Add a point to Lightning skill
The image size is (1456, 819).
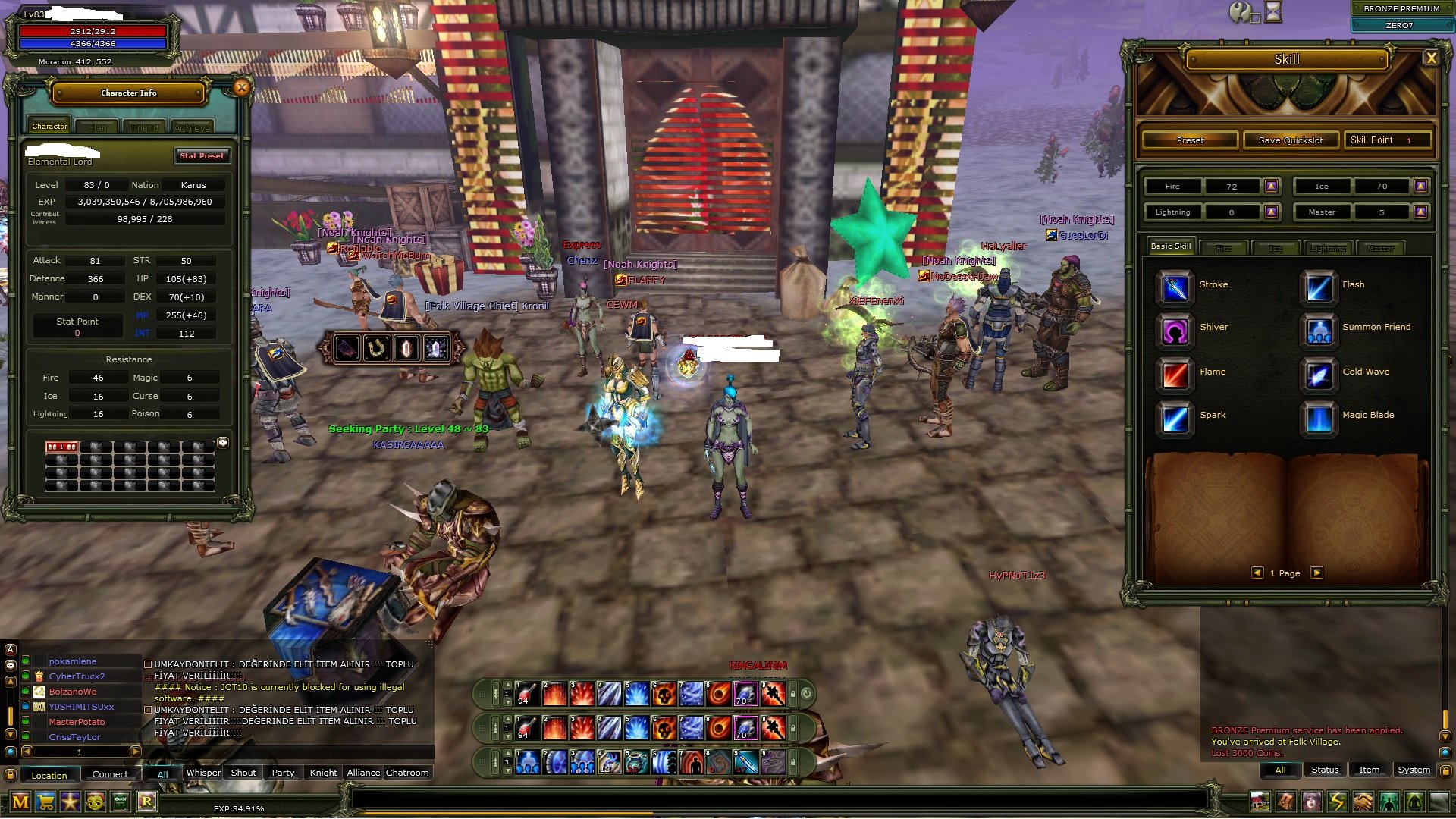1272,212
